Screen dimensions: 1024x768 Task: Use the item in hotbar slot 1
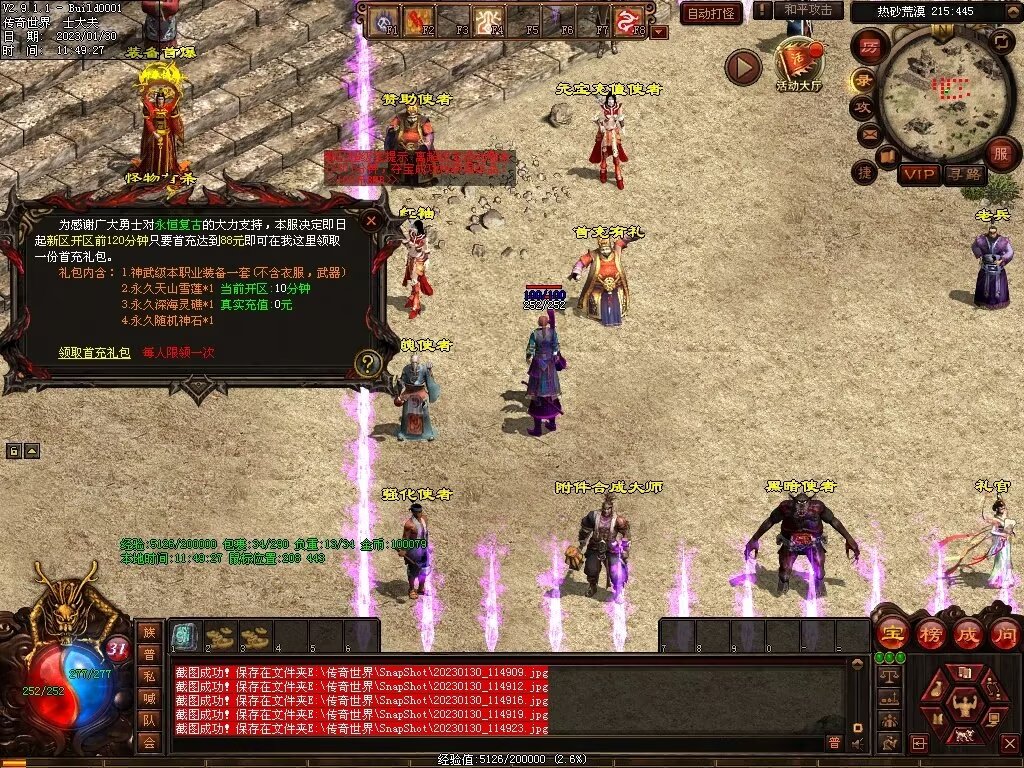click(184, 635)
